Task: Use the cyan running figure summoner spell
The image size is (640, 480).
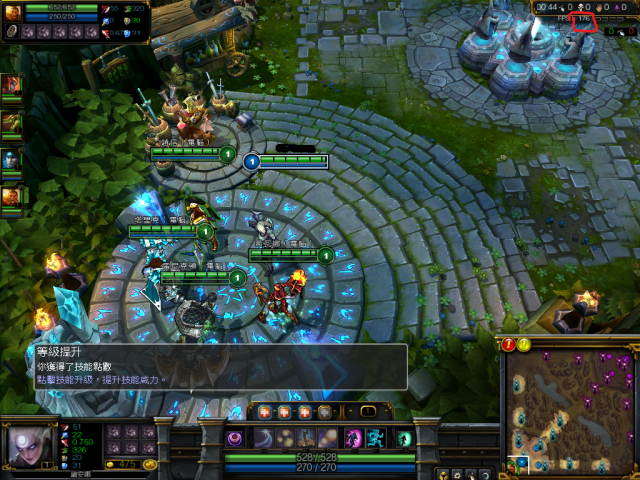Action: [x=378, y=438]
